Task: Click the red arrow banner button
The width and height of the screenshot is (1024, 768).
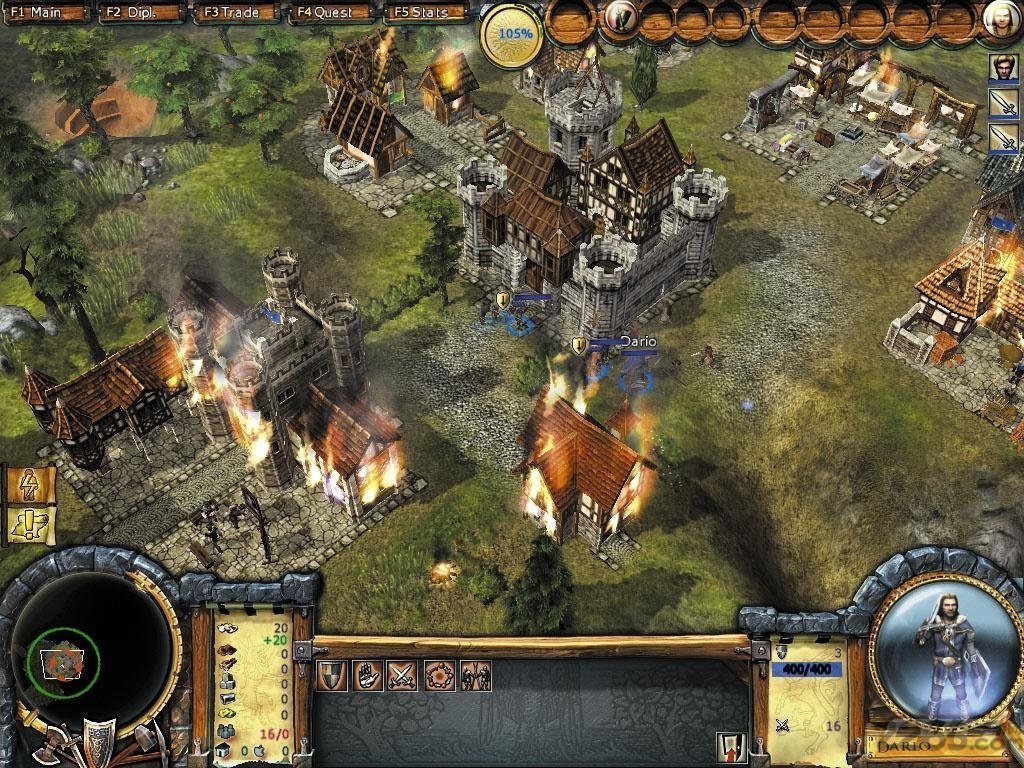Action: point(730,746)
